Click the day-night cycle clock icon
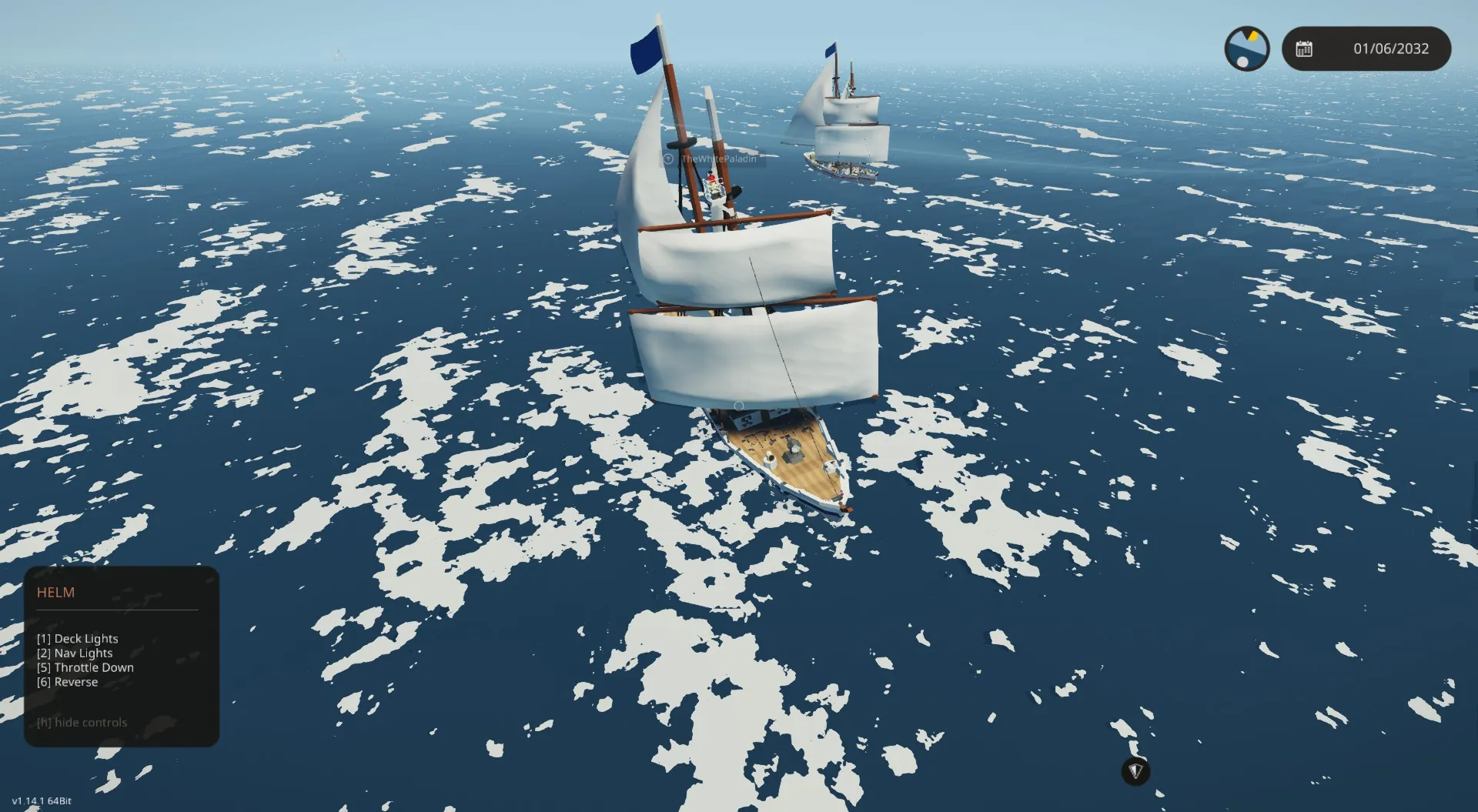The width and height of the screenshot is (1478, 812). 1246,48
